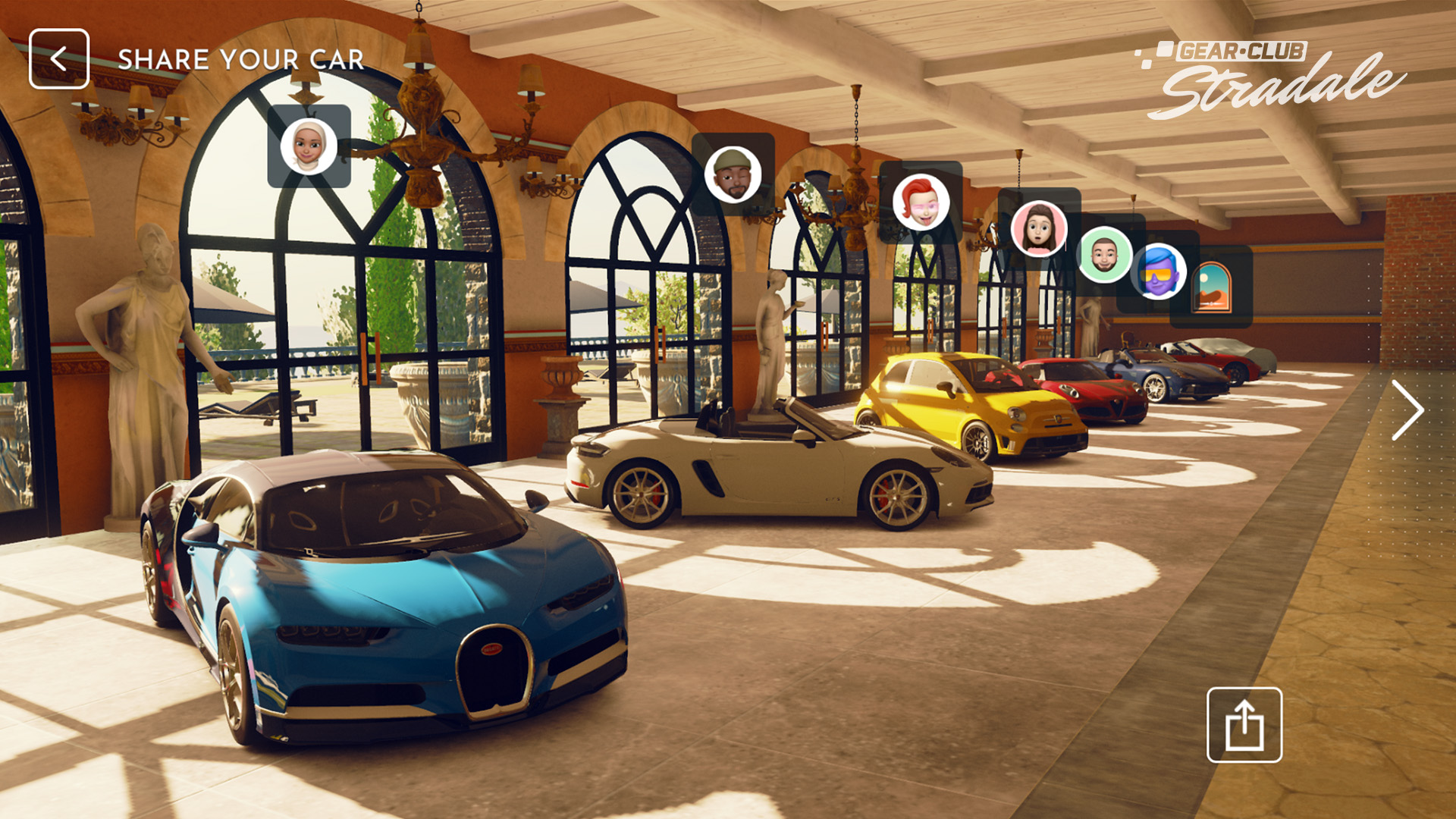
Task: Pick the blue-haired avatar with yellow shades
Action: tap(1158, 271)
